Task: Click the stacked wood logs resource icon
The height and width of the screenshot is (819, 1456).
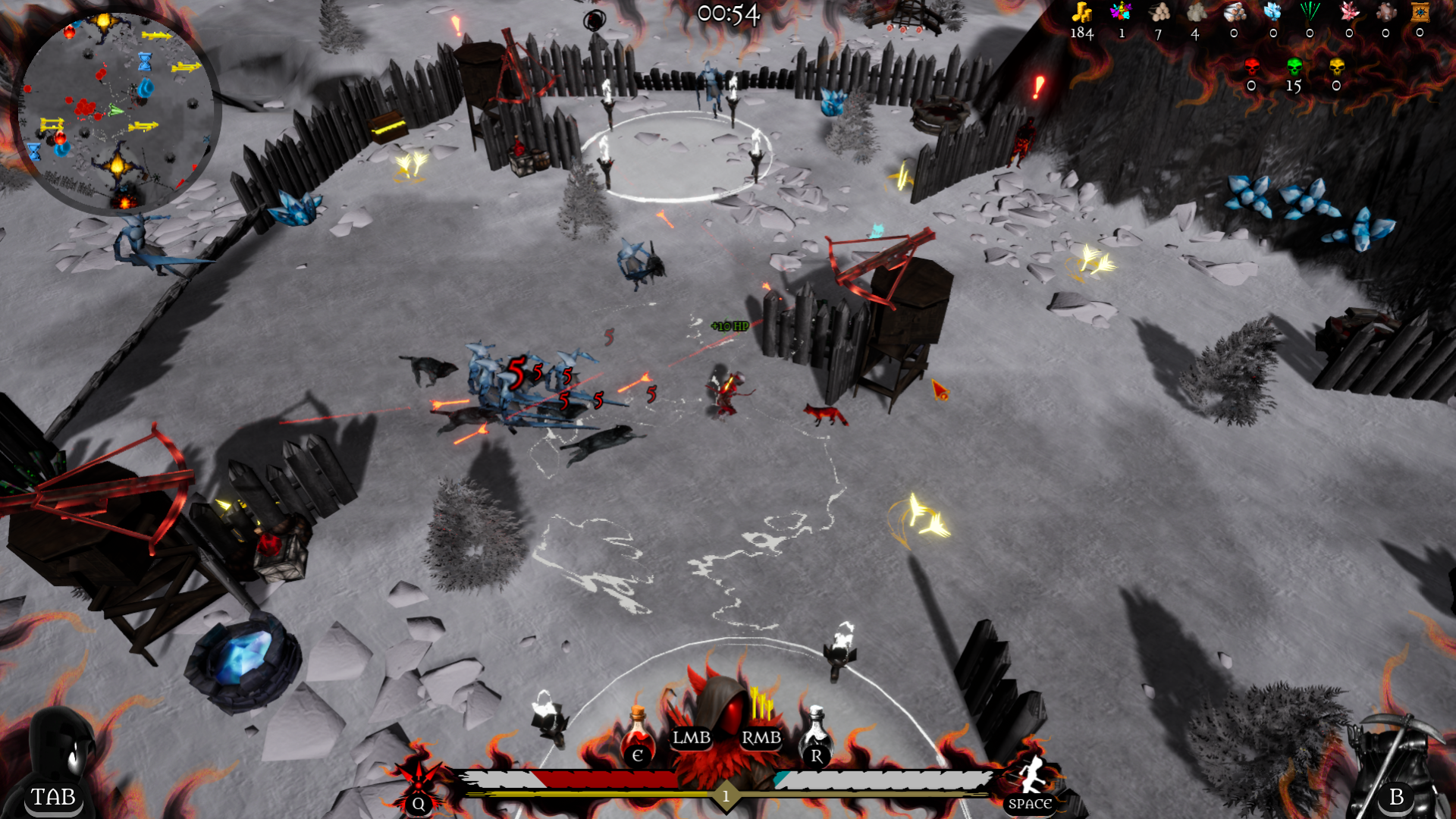Action: (1159, 12)
